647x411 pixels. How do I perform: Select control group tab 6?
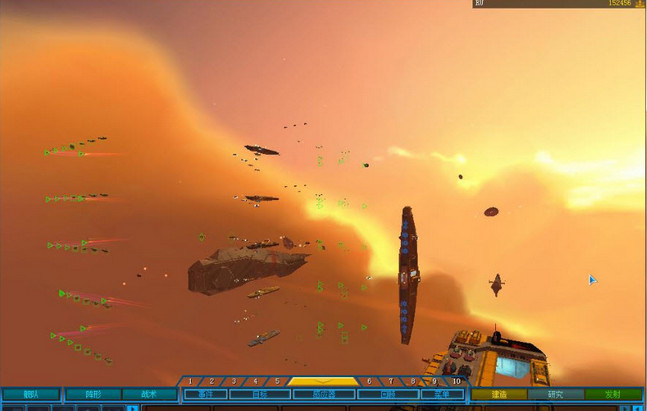369,381
